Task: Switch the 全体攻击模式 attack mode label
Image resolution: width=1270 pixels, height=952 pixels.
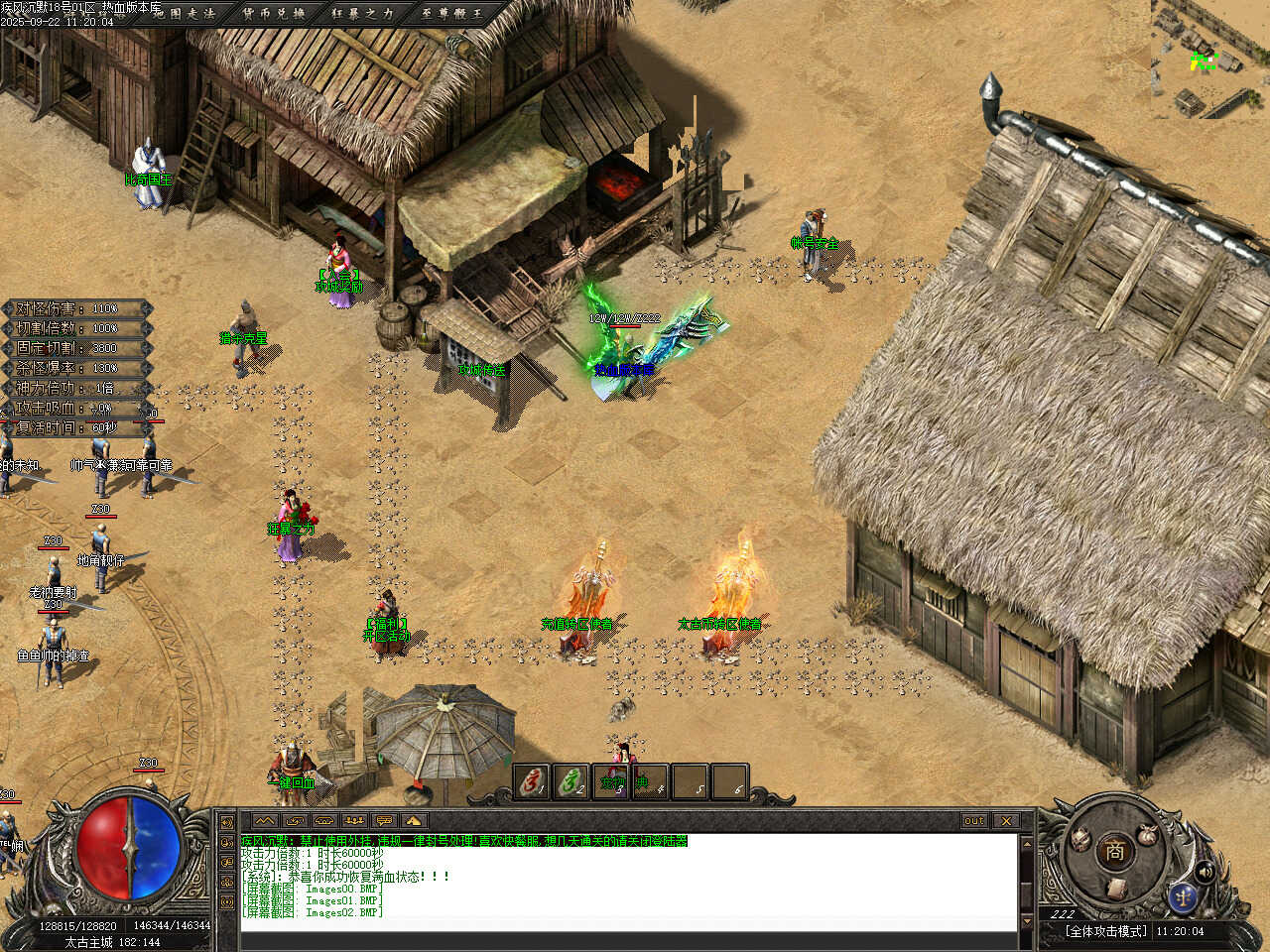Action: [1105, 931]
